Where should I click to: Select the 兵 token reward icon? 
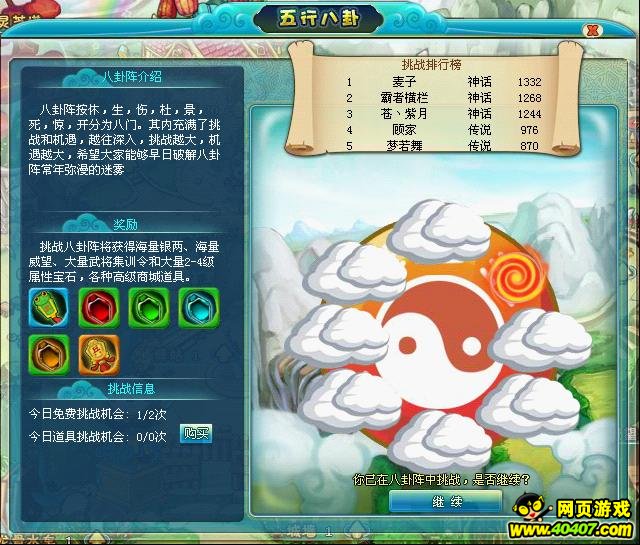tap(97, 352)
